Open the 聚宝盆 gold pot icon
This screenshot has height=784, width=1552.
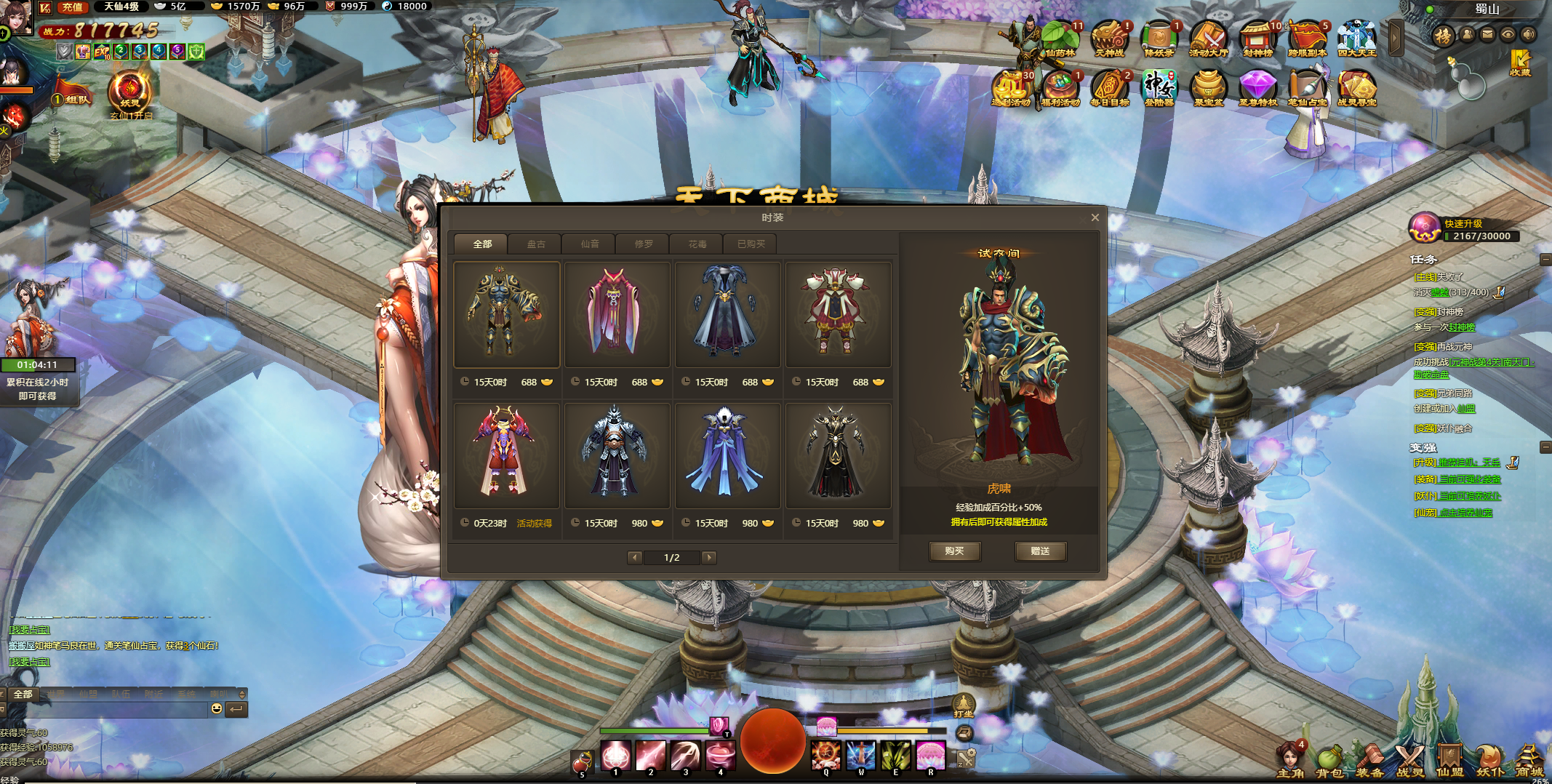(x=1208, y=88)
